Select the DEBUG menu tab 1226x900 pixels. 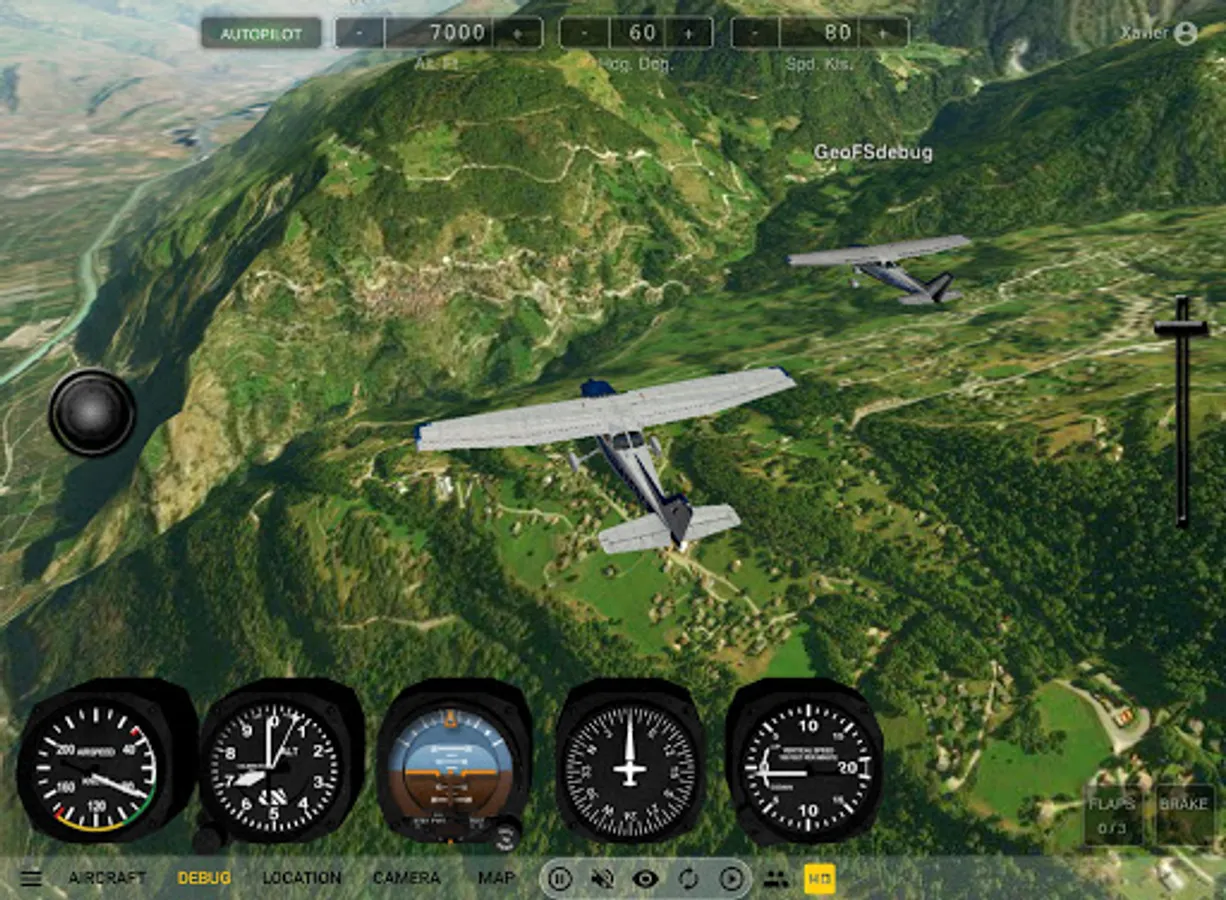click(x=204, y=878)
